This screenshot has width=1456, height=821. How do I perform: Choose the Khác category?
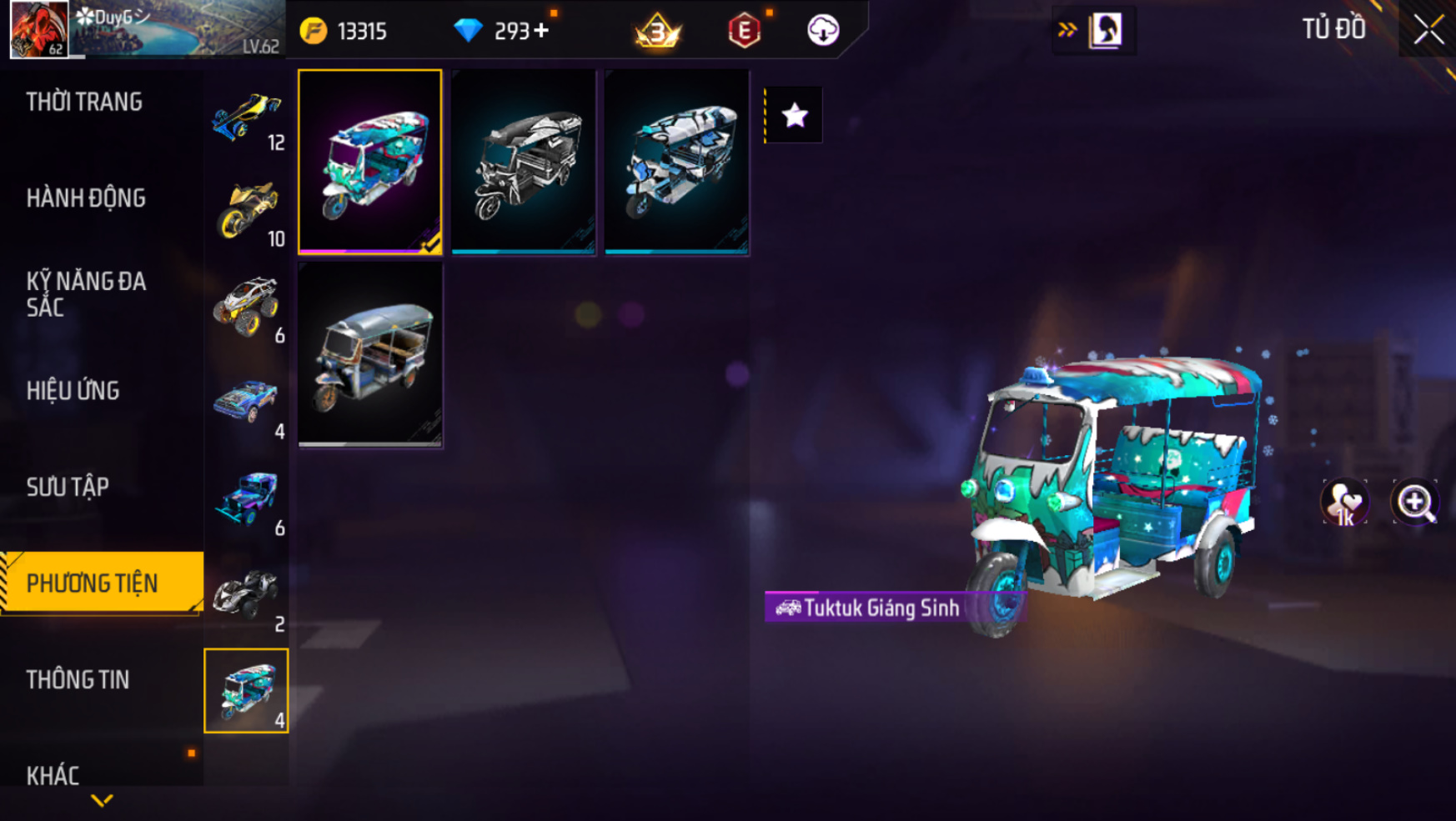[53, 775]
